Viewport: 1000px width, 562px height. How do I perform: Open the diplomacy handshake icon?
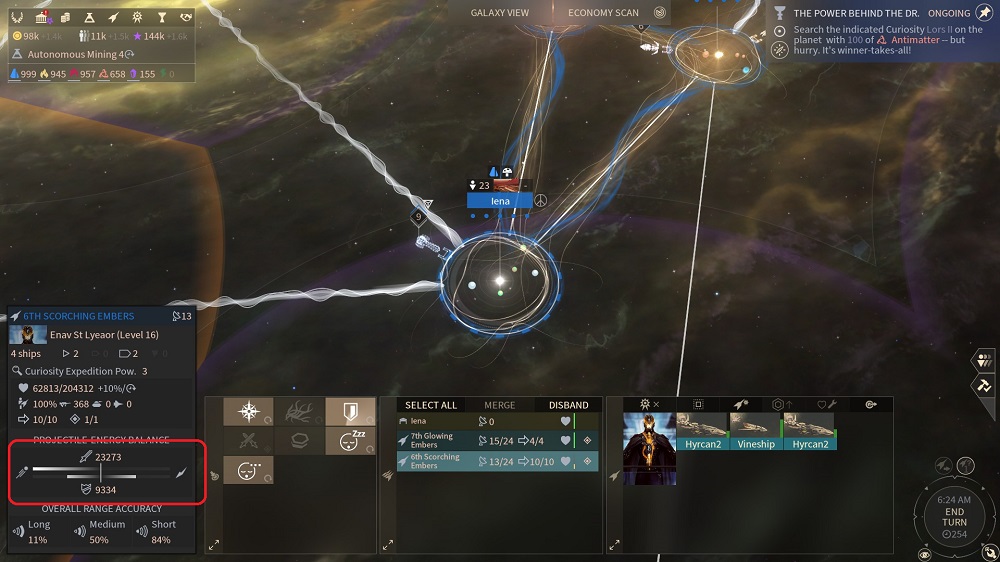(x=186, y=17)
